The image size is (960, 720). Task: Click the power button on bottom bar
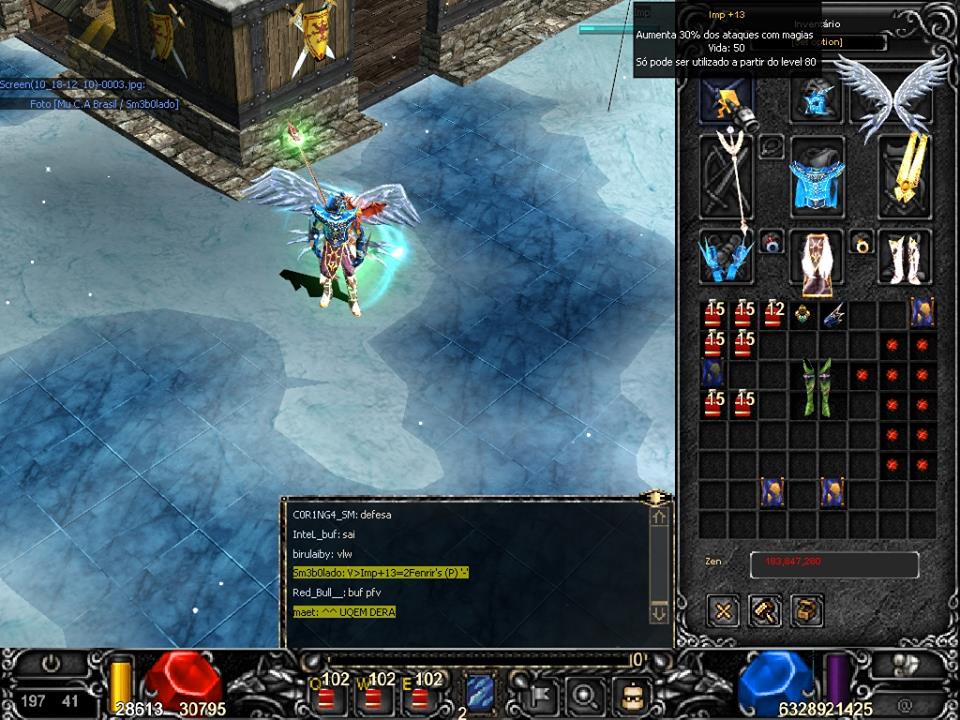(50, 664)
